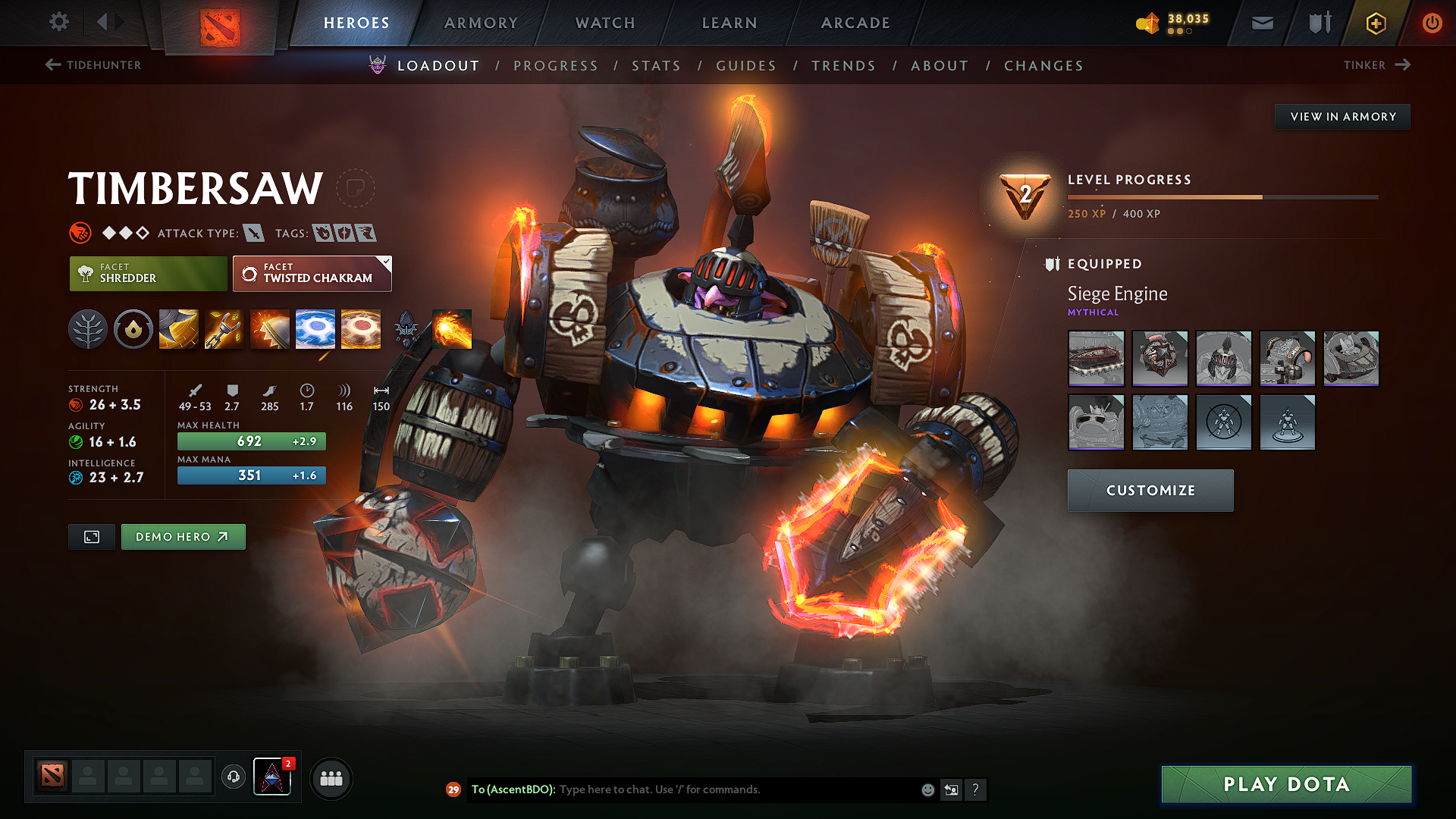This screenshot has height=819, width=1456.
Task: Select the Whirling Death ability icon
Action: click(178, 328)
